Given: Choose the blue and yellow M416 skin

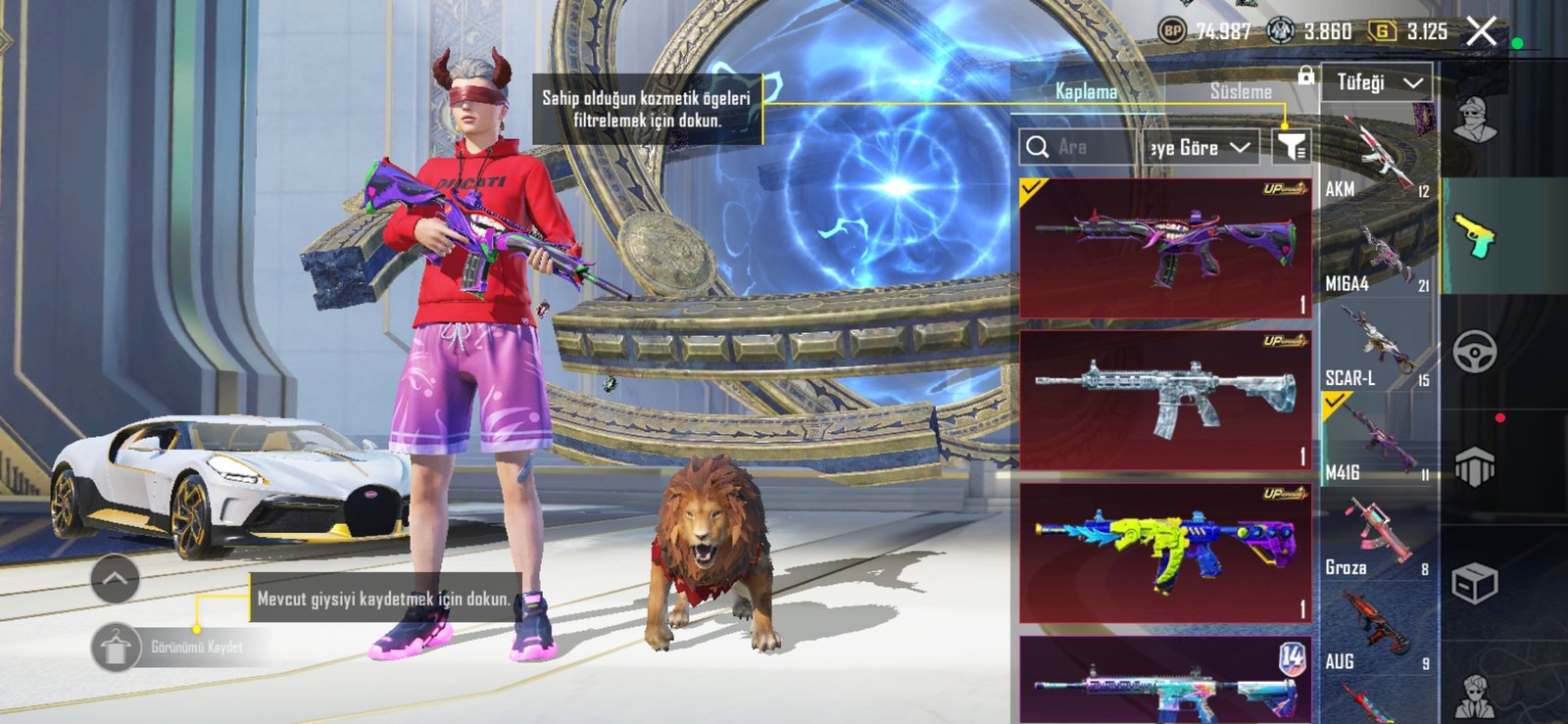Looking at the screenshot, I should pyautogui.click(x=1165, y=552).
